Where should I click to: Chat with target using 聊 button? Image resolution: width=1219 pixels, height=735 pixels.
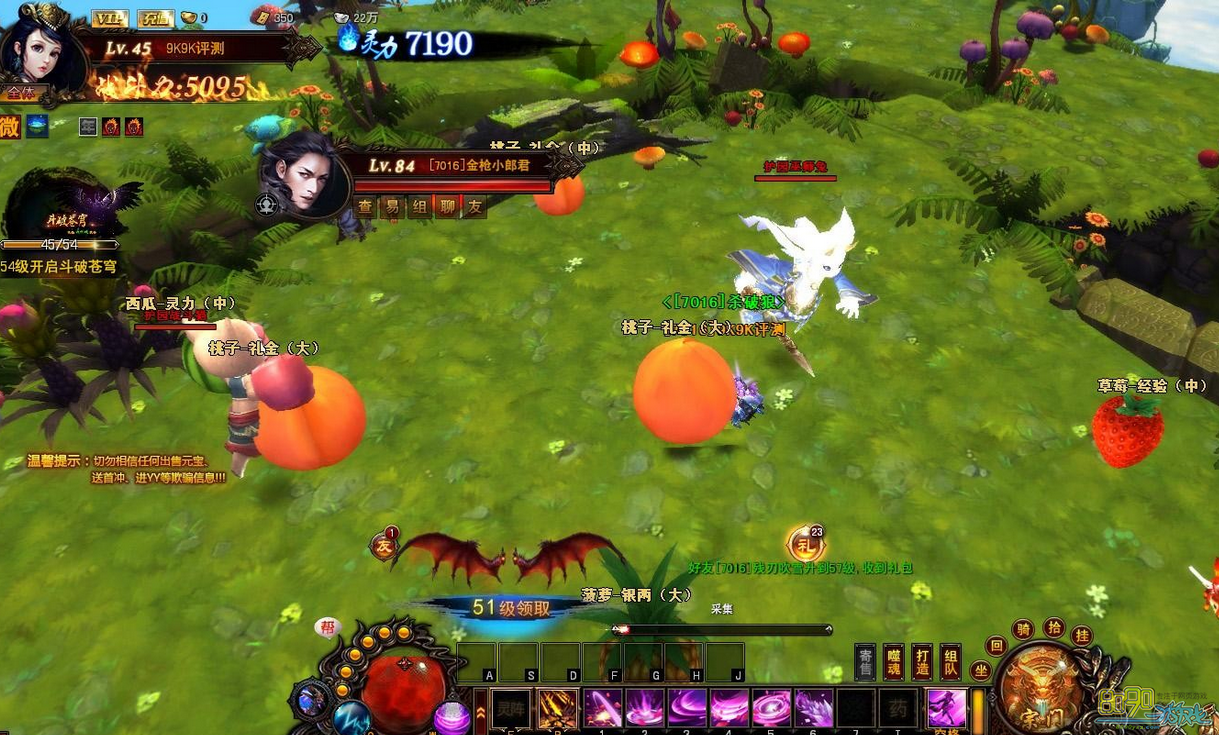click(x=447, y=206)
